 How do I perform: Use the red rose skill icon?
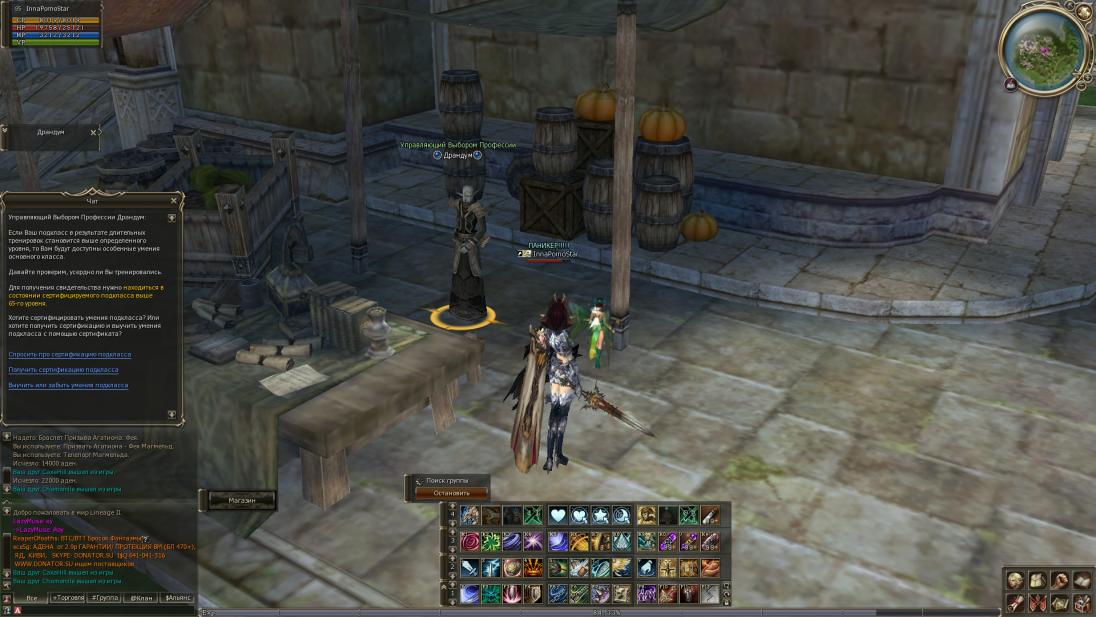tap(469, 542)
